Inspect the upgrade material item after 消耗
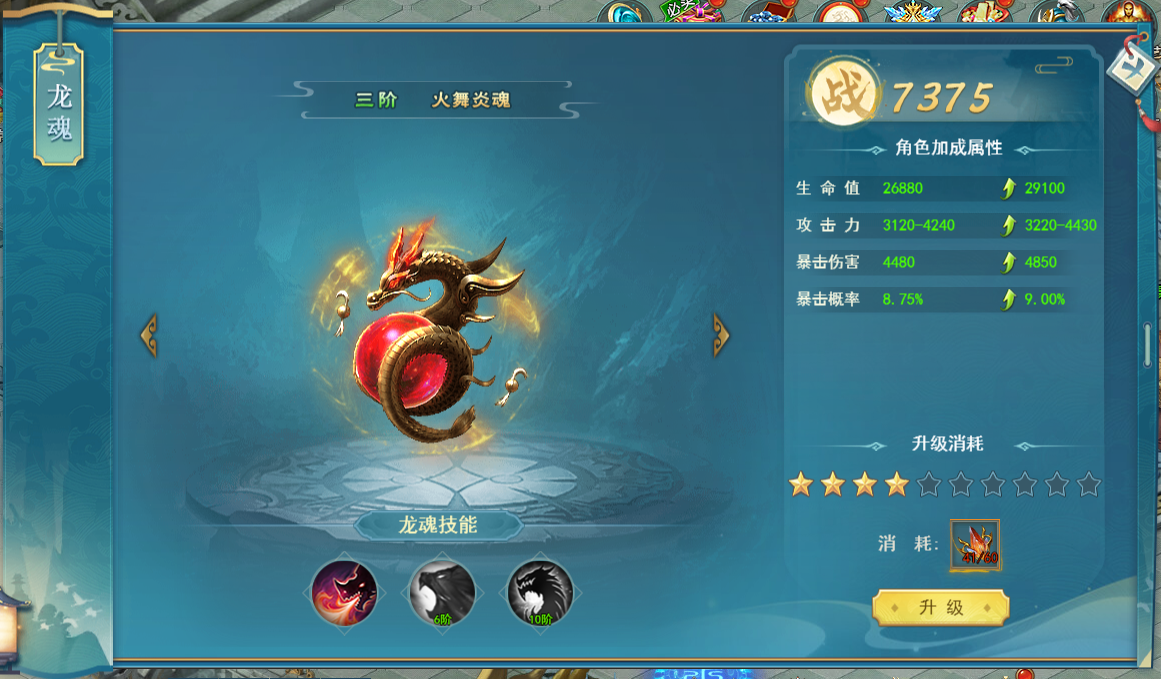 (x=975, y=544)
